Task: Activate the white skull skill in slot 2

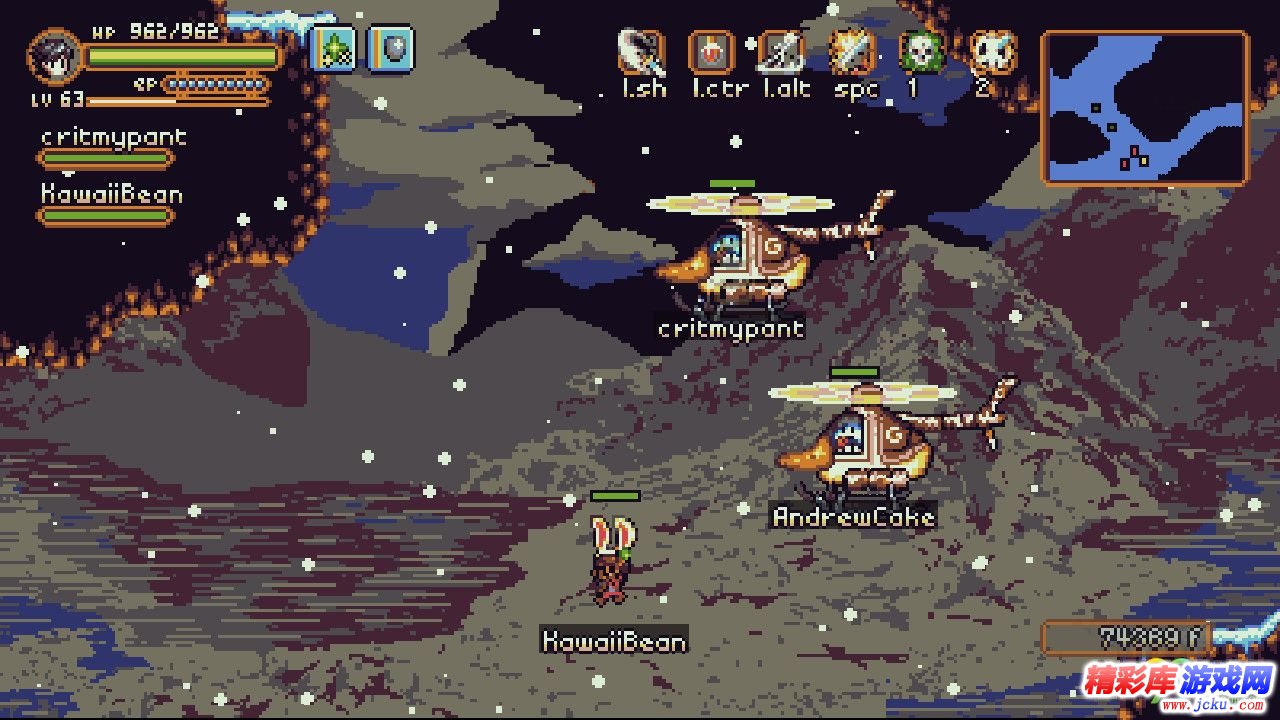Action: point(992,52)
